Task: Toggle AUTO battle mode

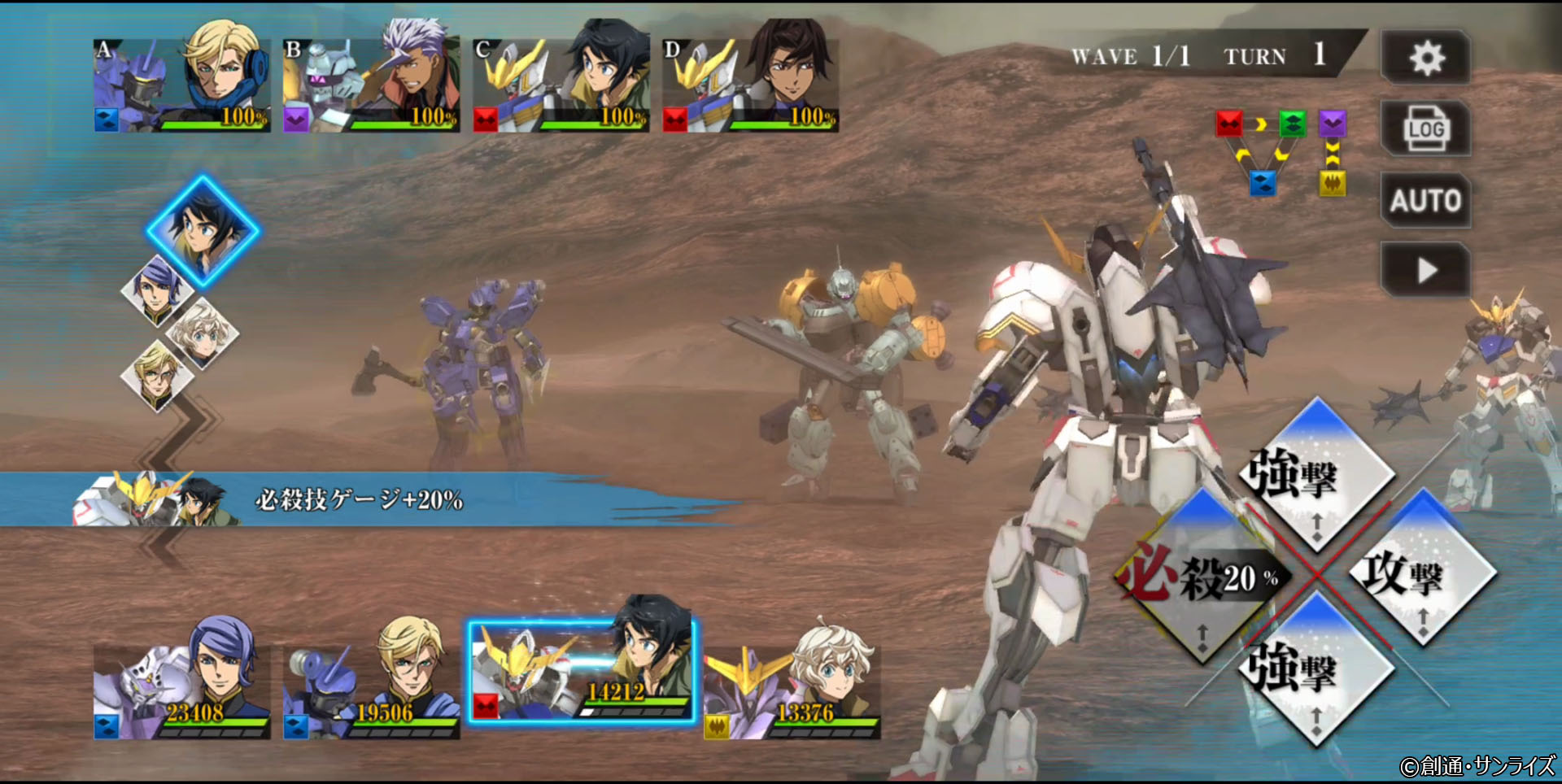Action: [x=1425, y=200]
